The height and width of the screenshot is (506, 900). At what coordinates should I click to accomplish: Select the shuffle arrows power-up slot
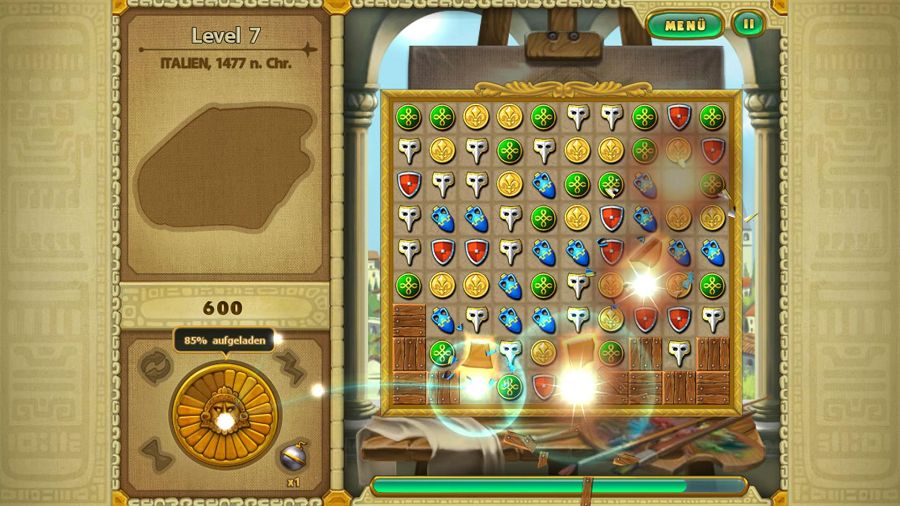coord(153,362)
